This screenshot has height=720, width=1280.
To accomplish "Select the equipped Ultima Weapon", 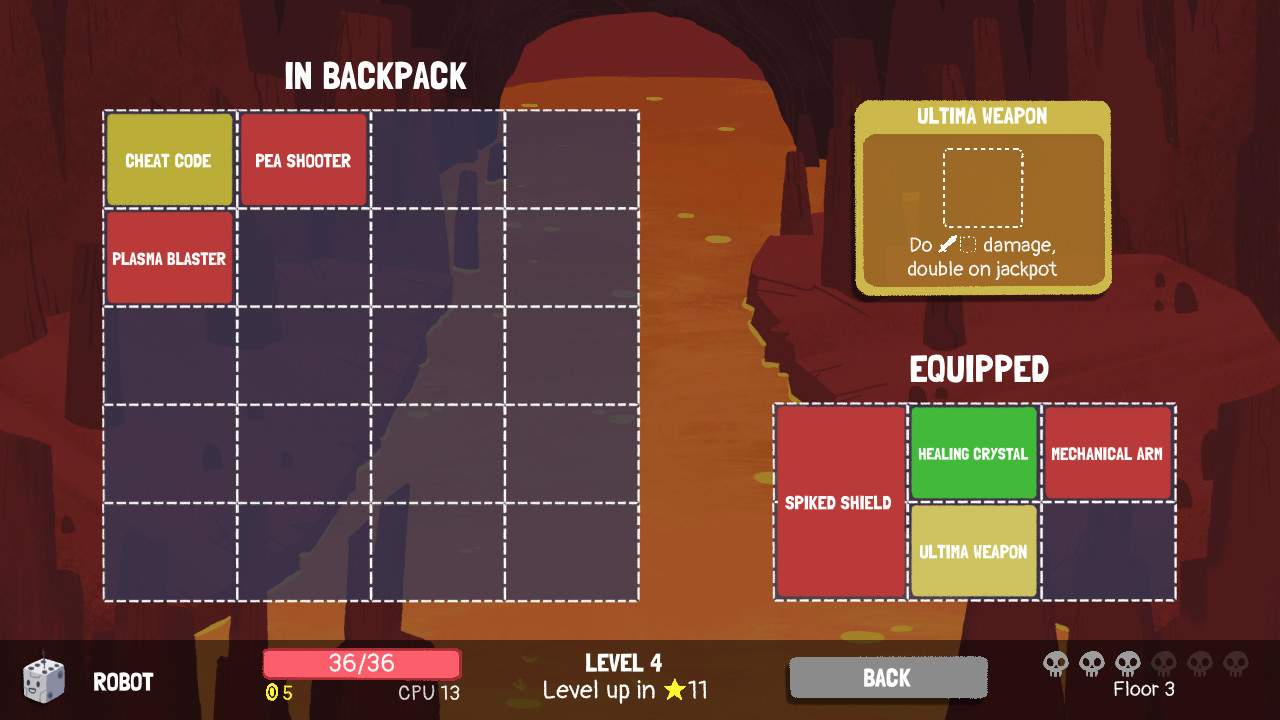I will 972,551.
